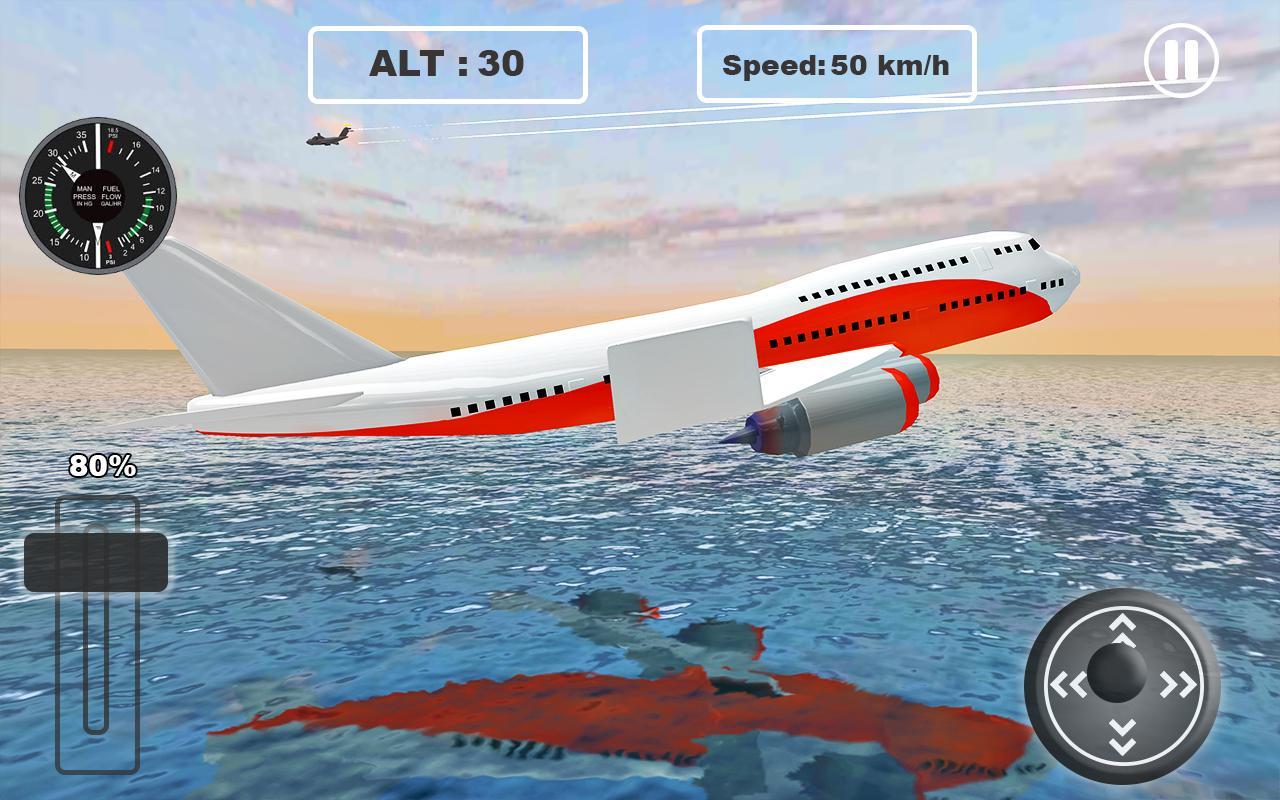Viewport: 1280px width, 800px height.
Task: Click the Speed: 50 km/h indicator
Action: (x=838, y=66)
